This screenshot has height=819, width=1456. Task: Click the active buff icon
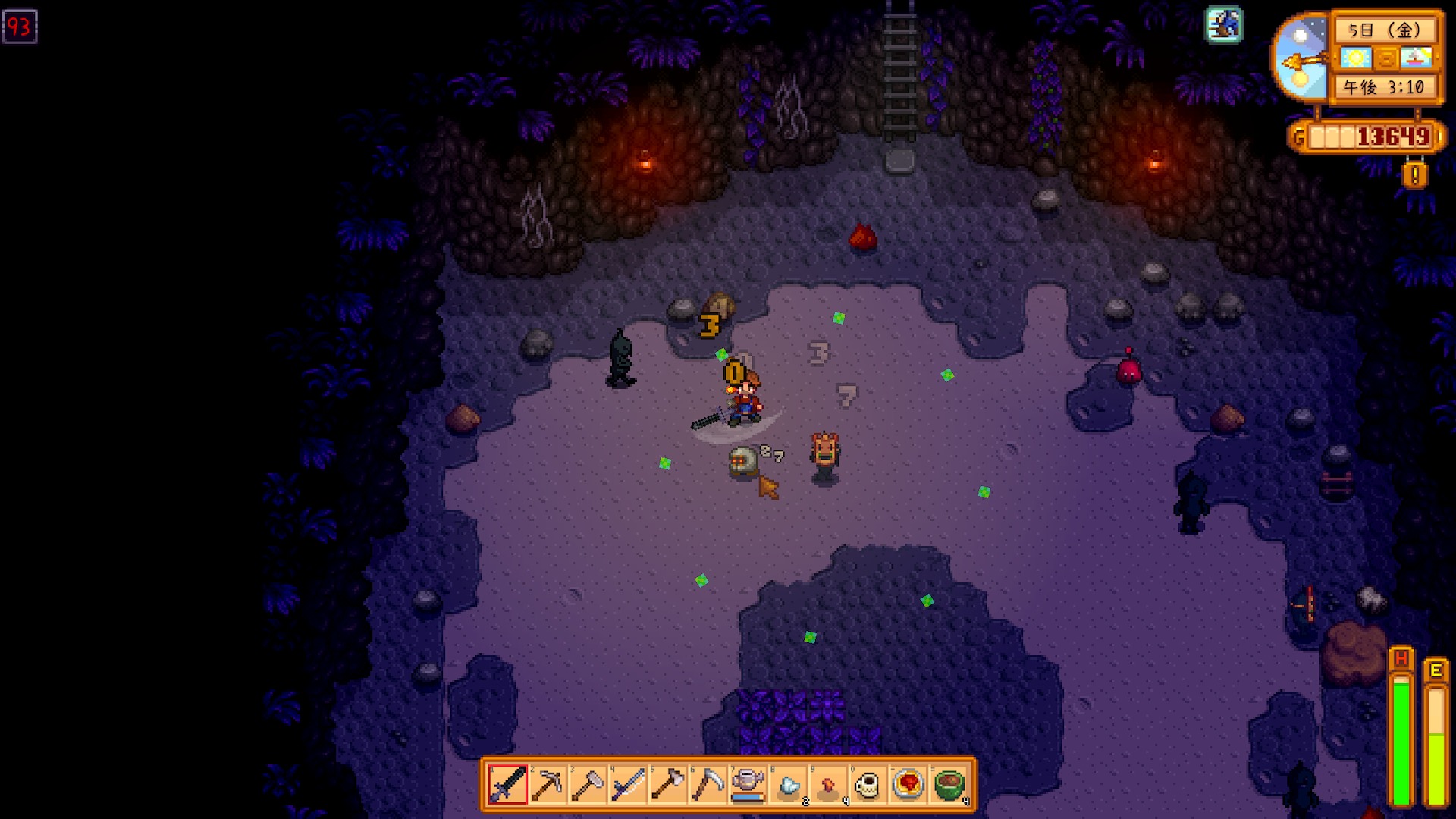pyautogui.click(x=1224, y=25)
